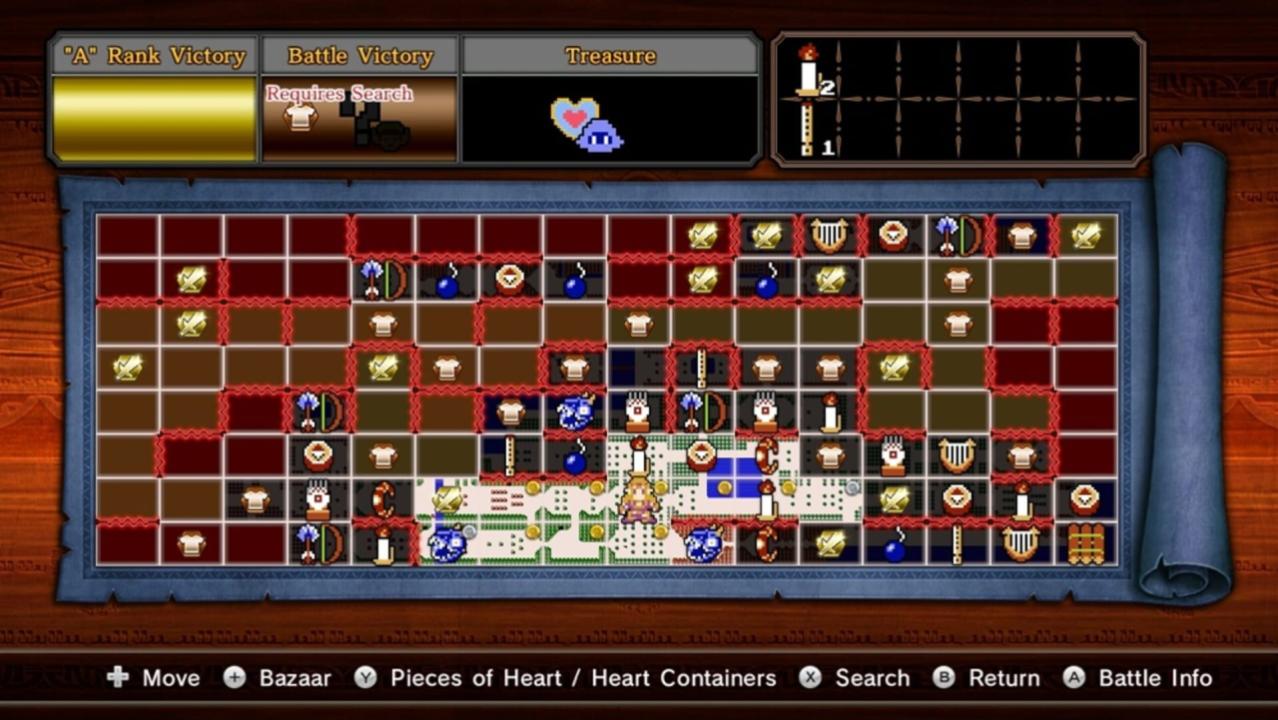Select the map tile with Zelda's cursor

(x=638, y=499)
